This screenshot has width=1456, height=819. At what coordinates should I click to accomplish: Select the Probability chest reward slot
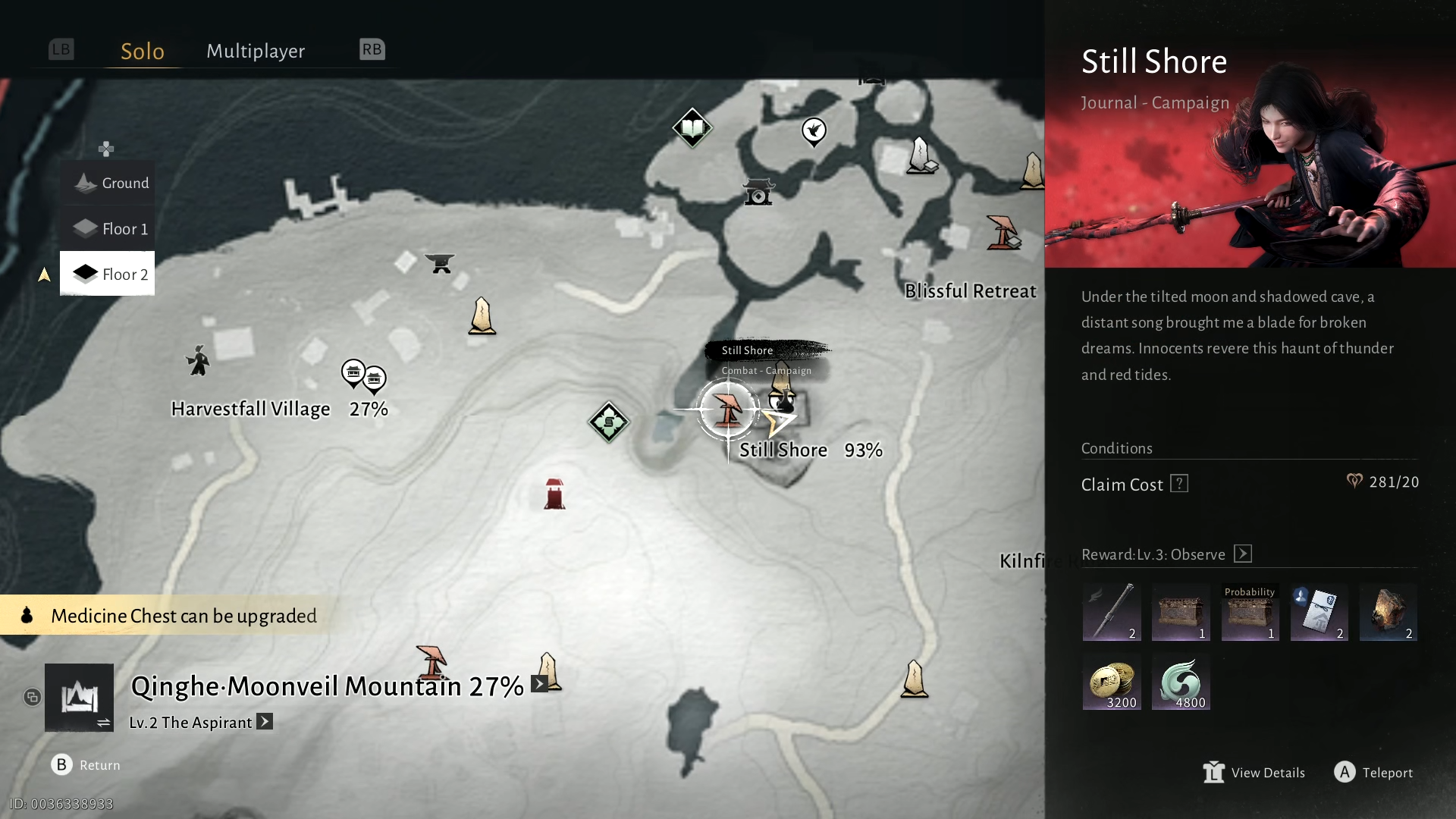tap(1250, 613)
